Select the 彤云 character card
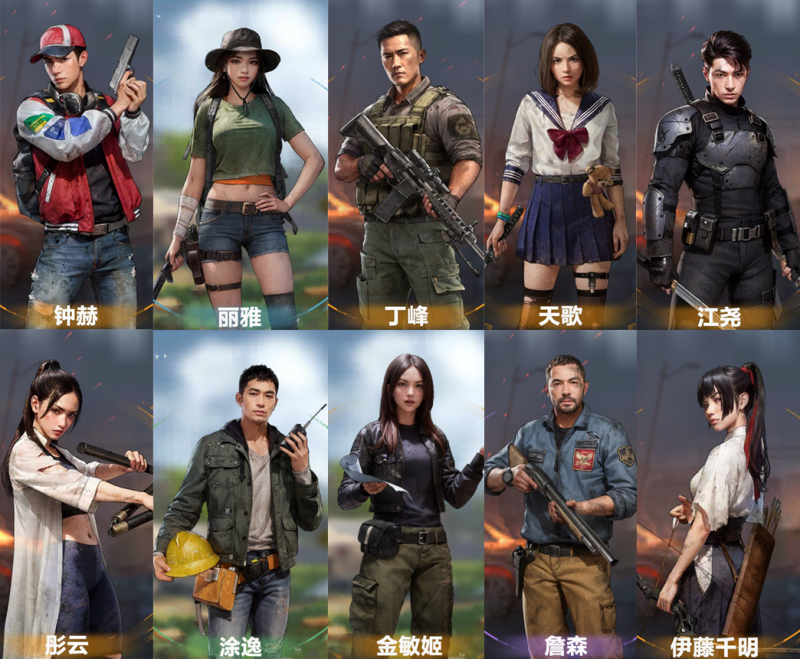 (76, 495)
